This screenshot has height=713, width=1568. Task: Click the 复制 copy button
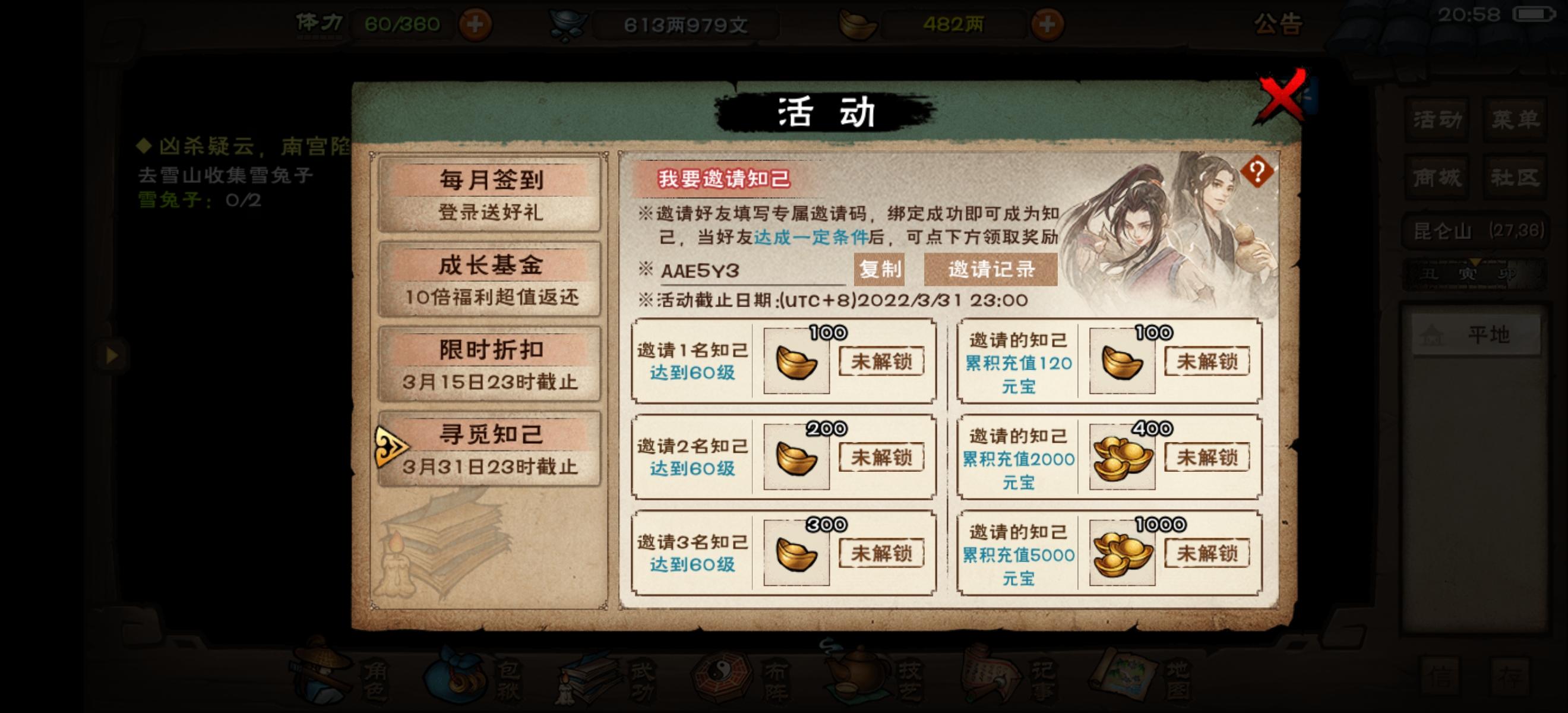pyautogui.click(x=880, y=270)
